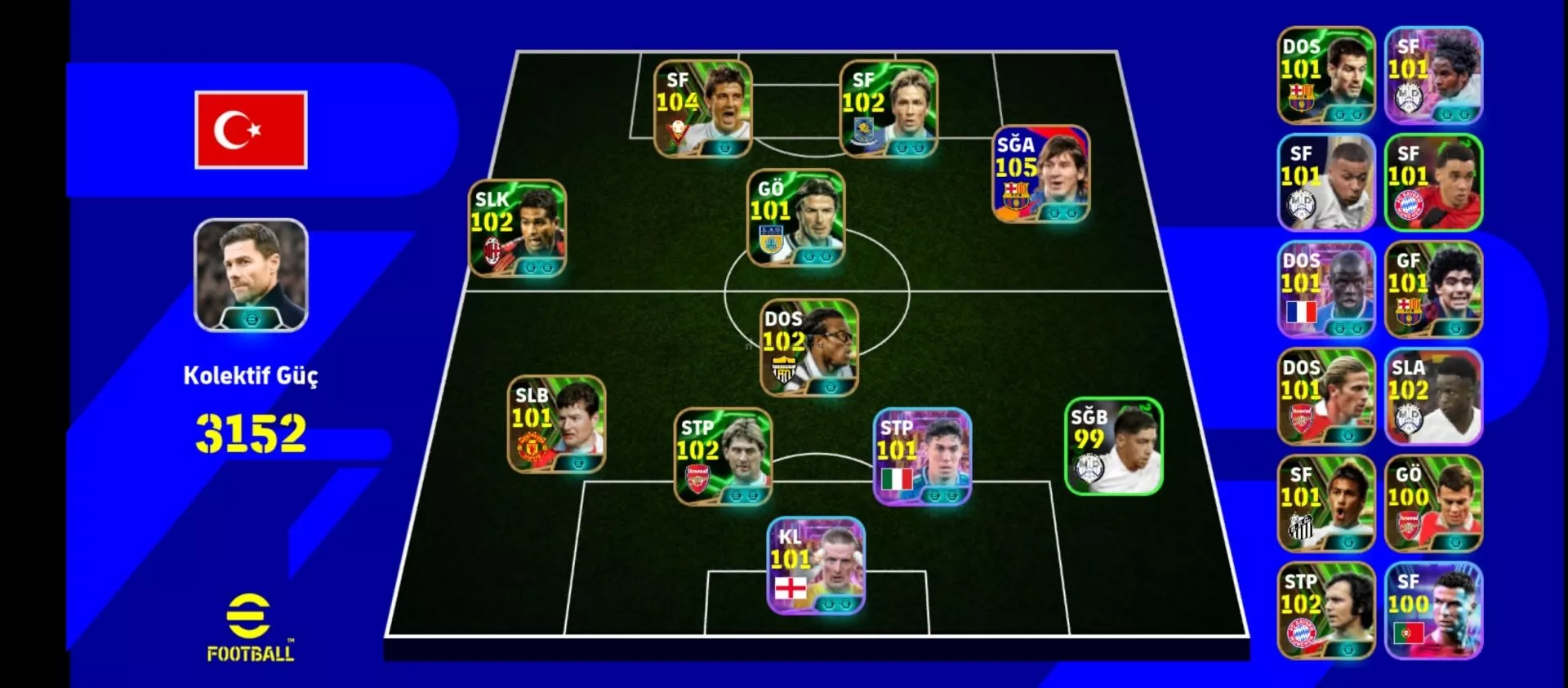Viewport: 1568px width, 688px height.
Task: Choose the SF 102 forward card
Action: tap(889, 109)
